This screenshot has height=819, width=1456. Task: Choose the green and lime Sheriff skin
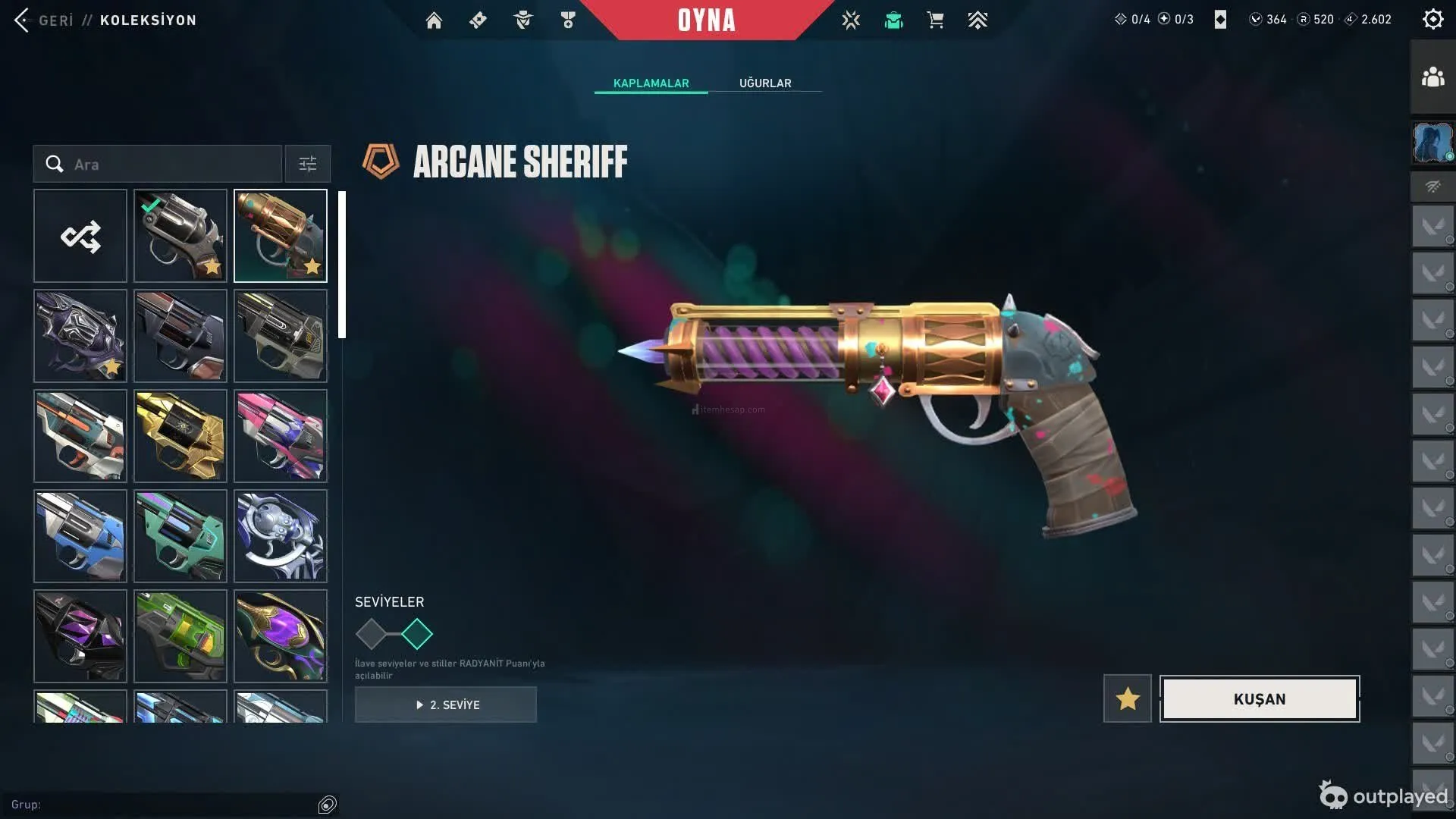click(180, 636)
